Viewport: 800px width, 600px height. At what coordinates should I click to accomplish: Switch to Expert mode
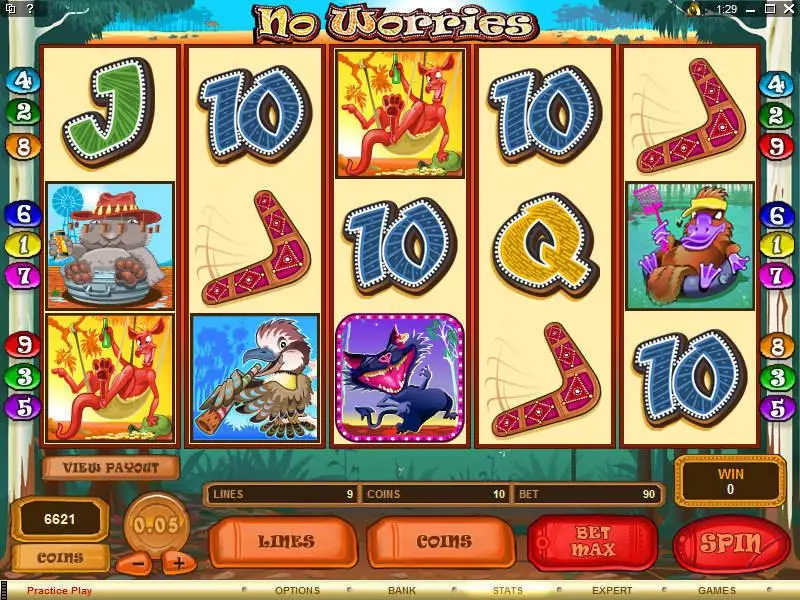point(612,591)
